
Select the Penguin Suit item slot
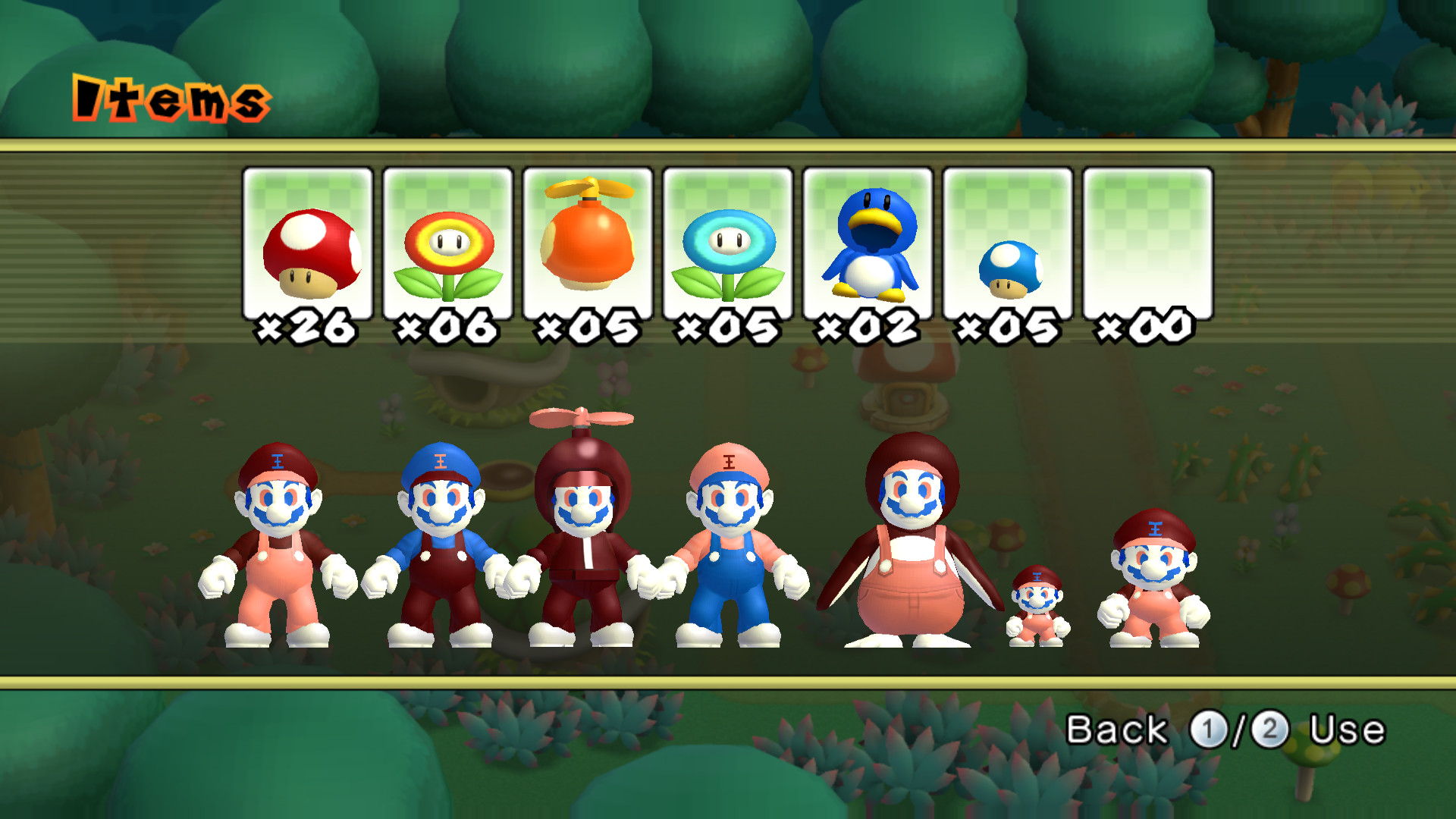pos(870,243)
